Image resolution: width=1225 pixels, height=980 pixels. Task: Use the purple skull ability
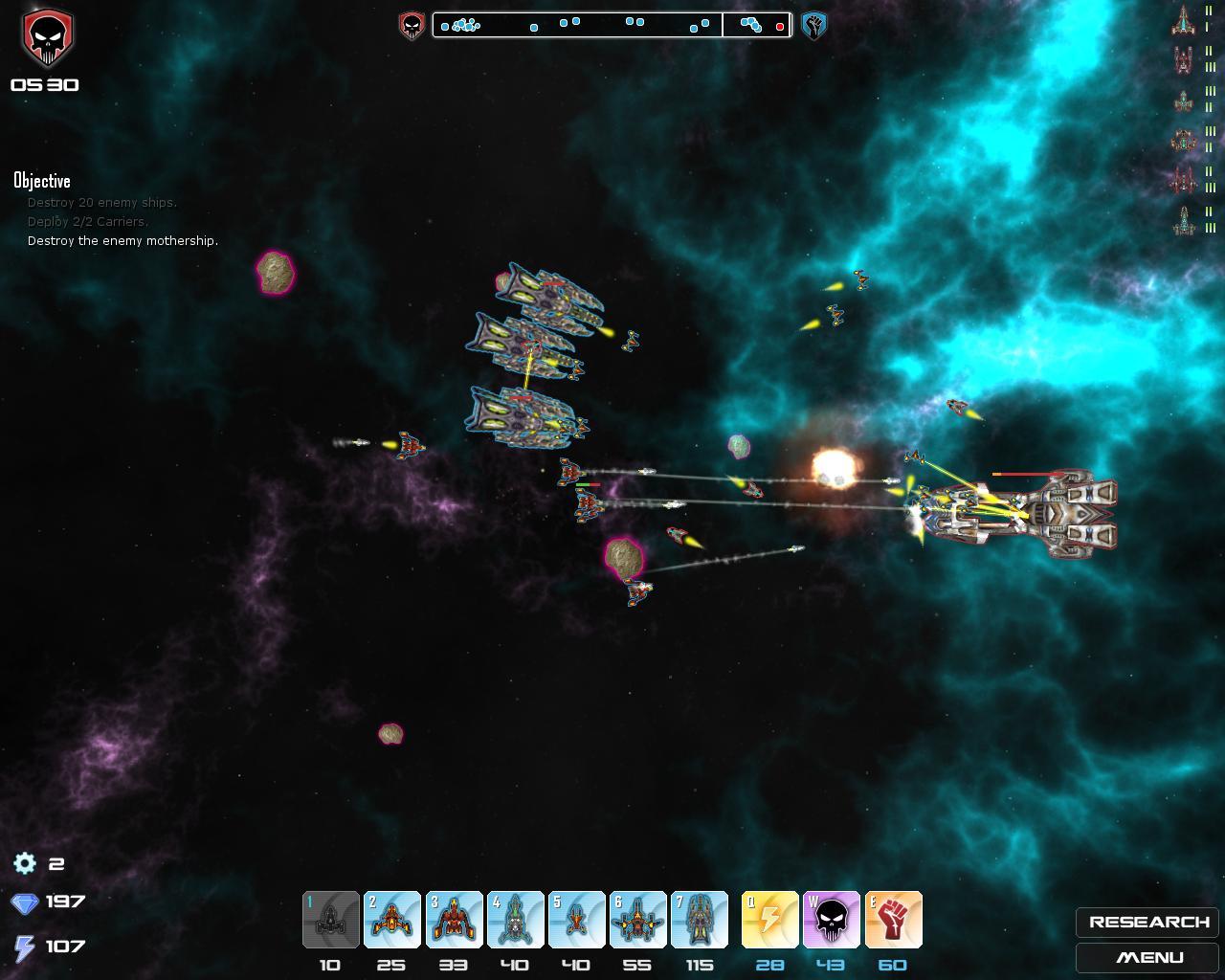tap(831, 920)
